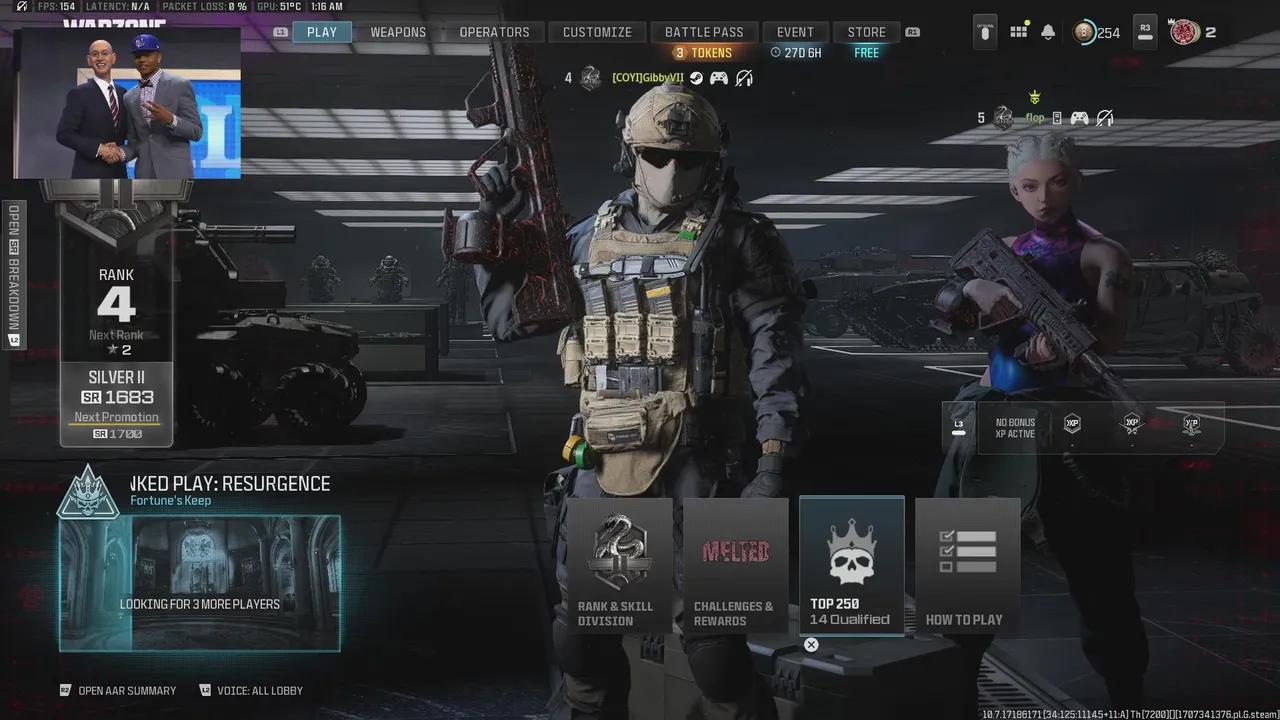Switch to the WEAPONS tab
This screenshot has width=1280, height=720.
click(x=398, y=31)
